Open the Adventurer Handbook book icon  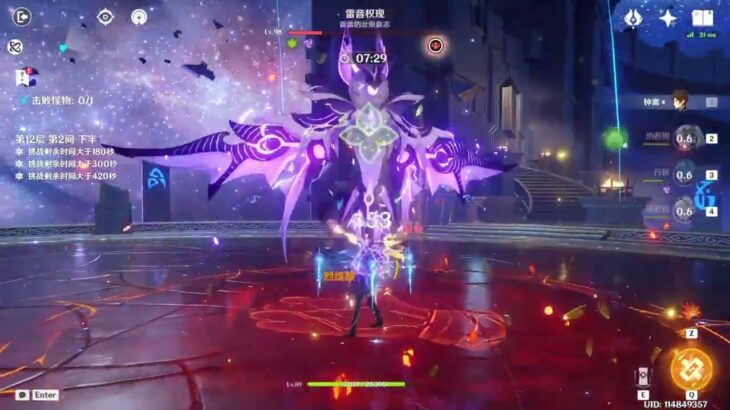click(x=702, y=17)
